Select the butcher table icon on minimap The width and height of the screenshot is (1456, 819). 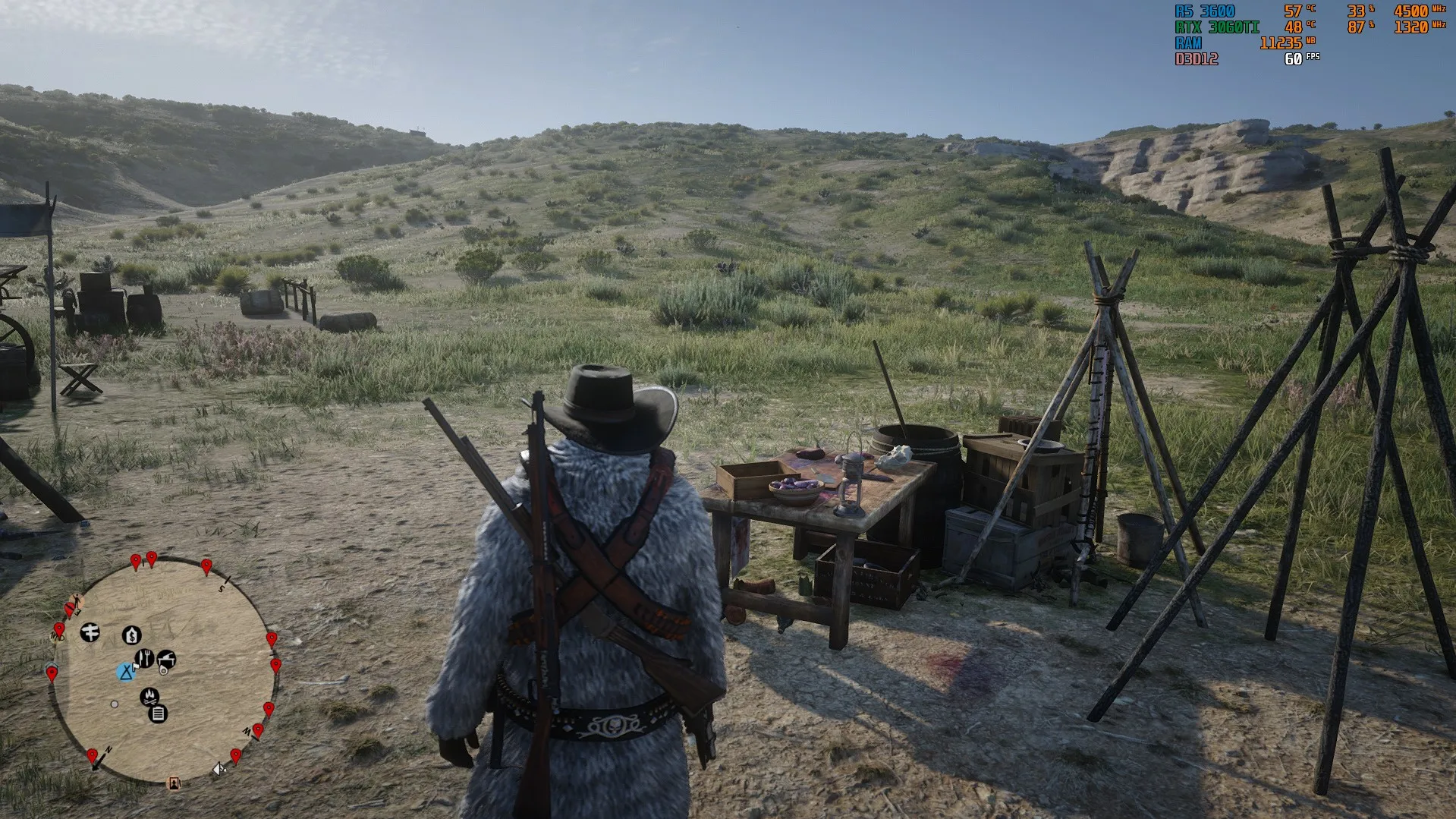pos(167,660)
